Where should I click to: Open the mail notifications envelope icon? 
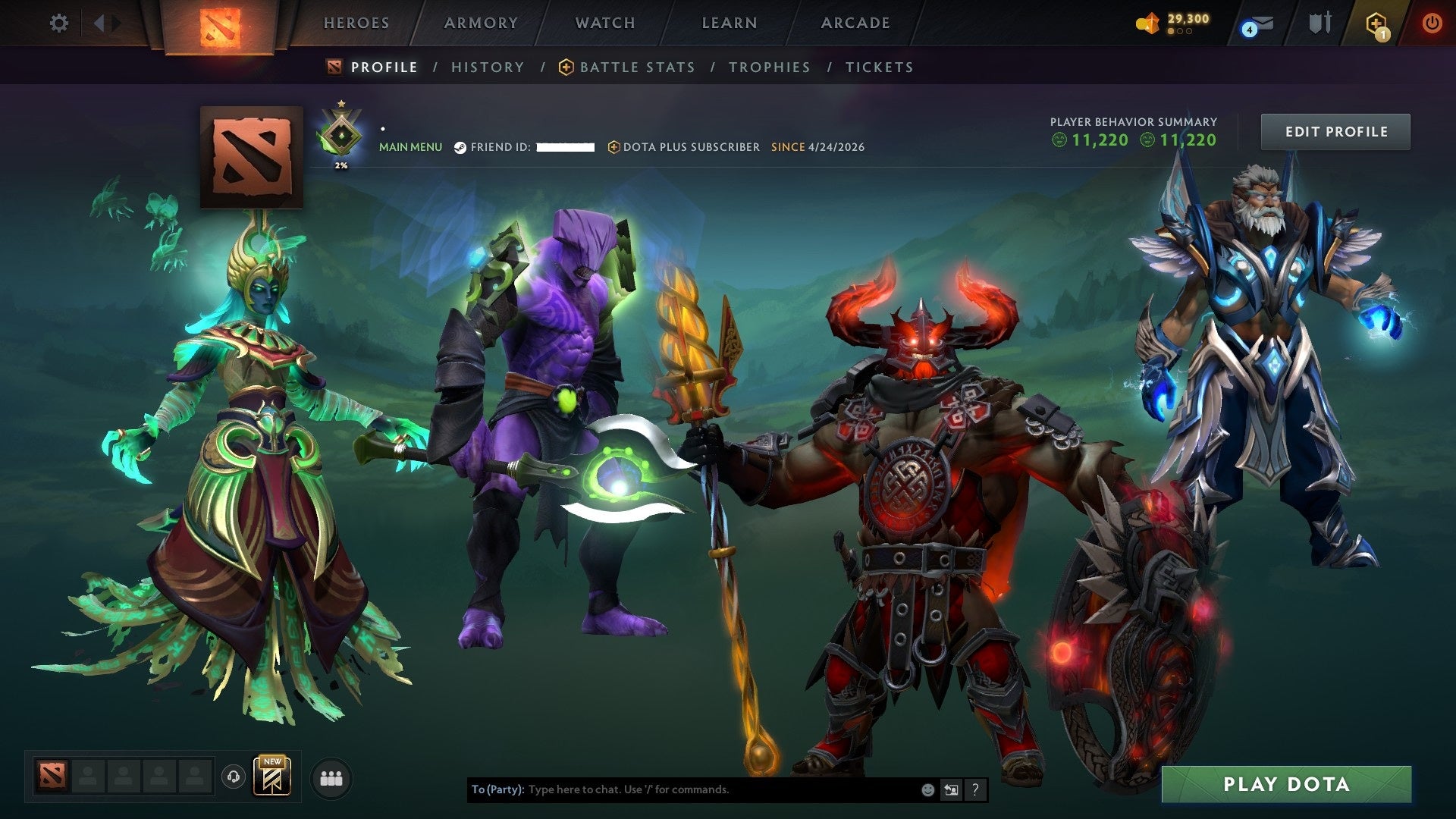[x=1261, y=22]
